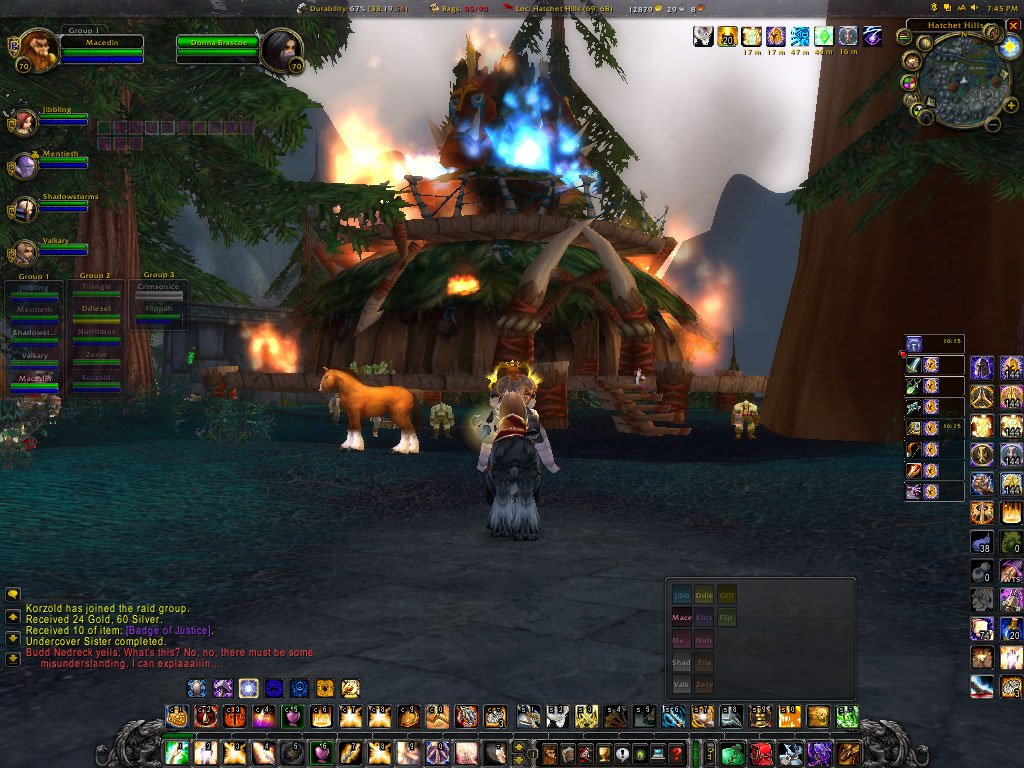This screenshot has width=1024, height=768.
Task: Close the minimap with the red X
Action: pyautogui.click(x=1013, y=25)
